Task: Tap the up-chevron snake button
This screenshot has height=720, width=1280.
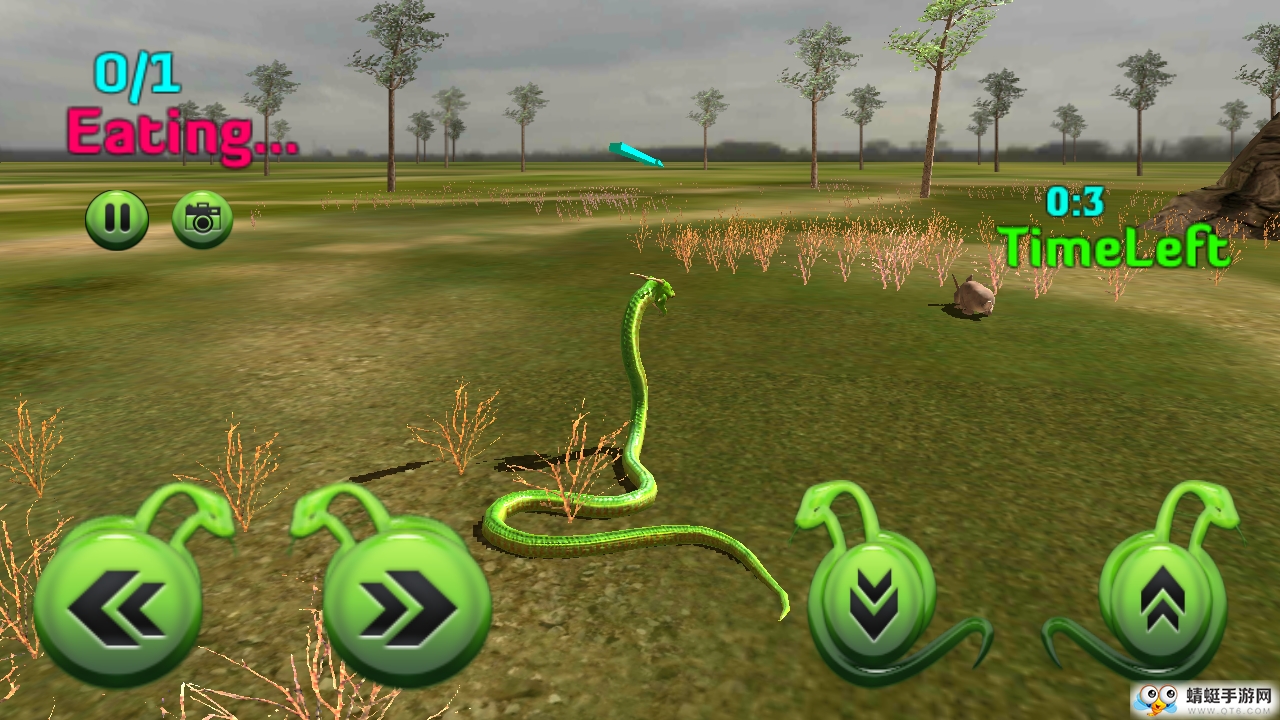Action: click(1162, 599)
